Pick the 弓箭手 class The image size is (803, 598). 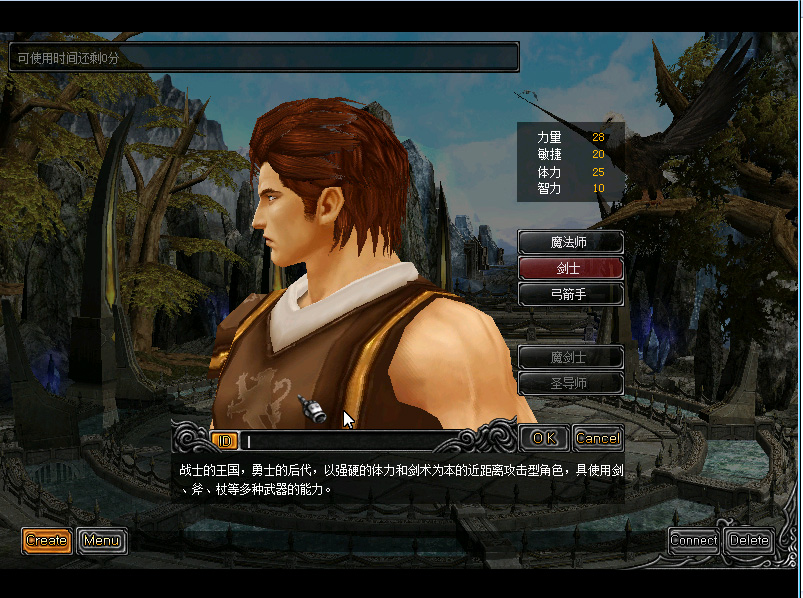[570, 294]
